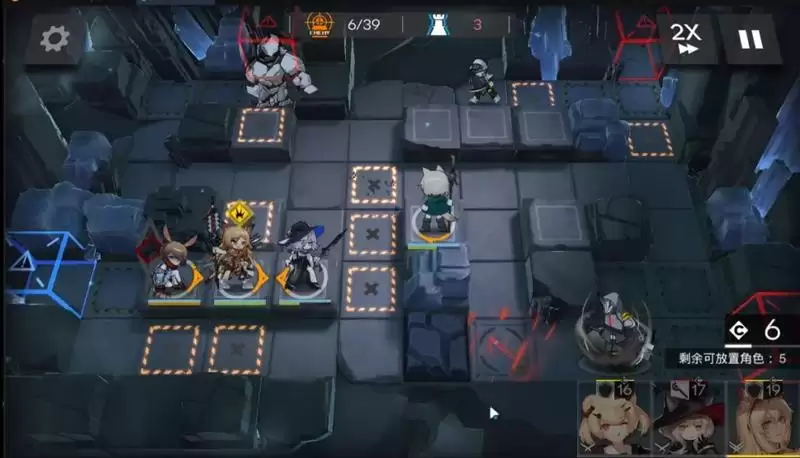Open the gear settings menu
Viewport: 800px width, 458px height.
[x=54, y=39]
